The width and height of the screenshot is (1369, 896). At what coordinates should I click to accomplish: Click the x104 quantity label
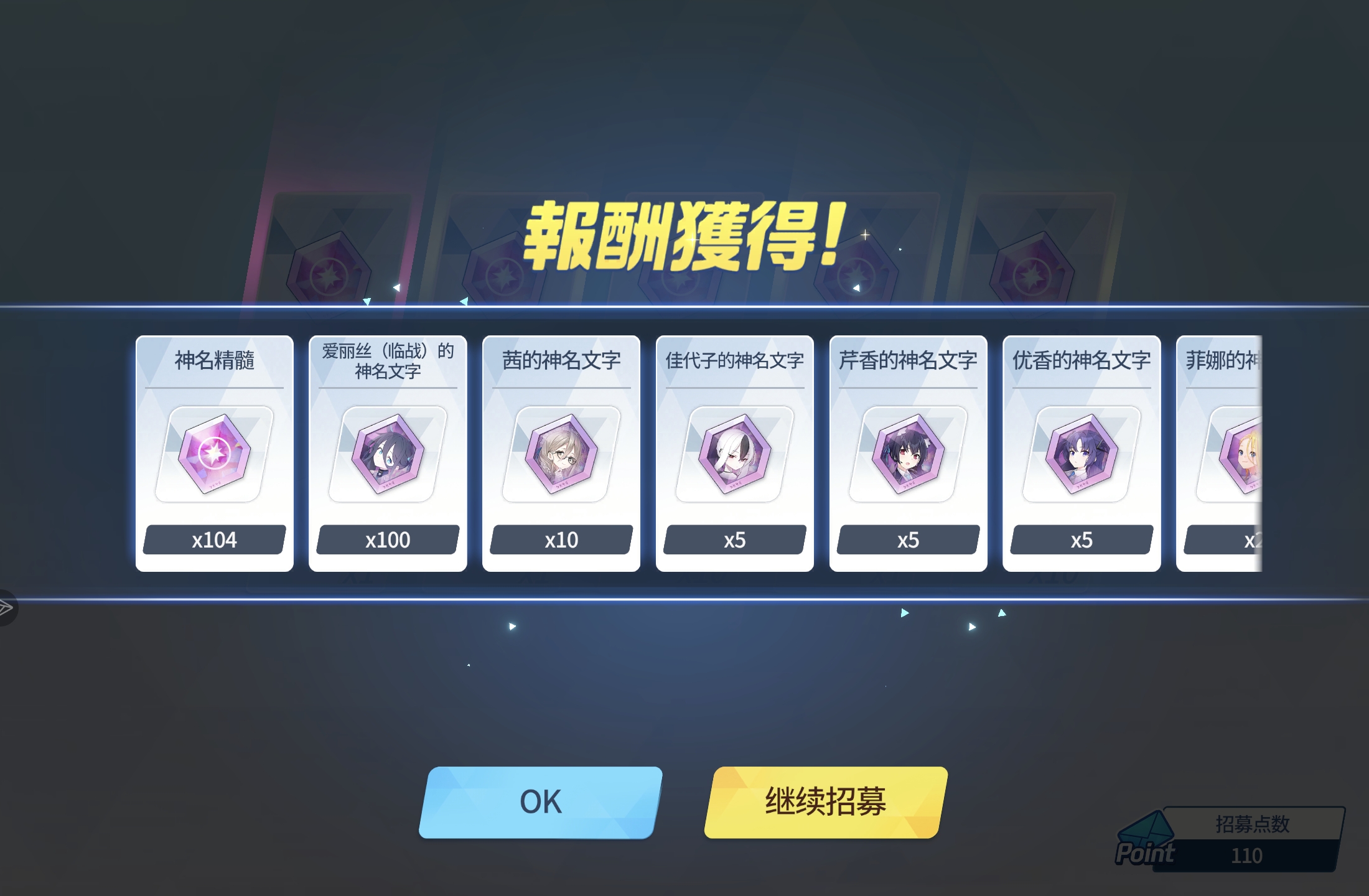(x=214, y=540)
